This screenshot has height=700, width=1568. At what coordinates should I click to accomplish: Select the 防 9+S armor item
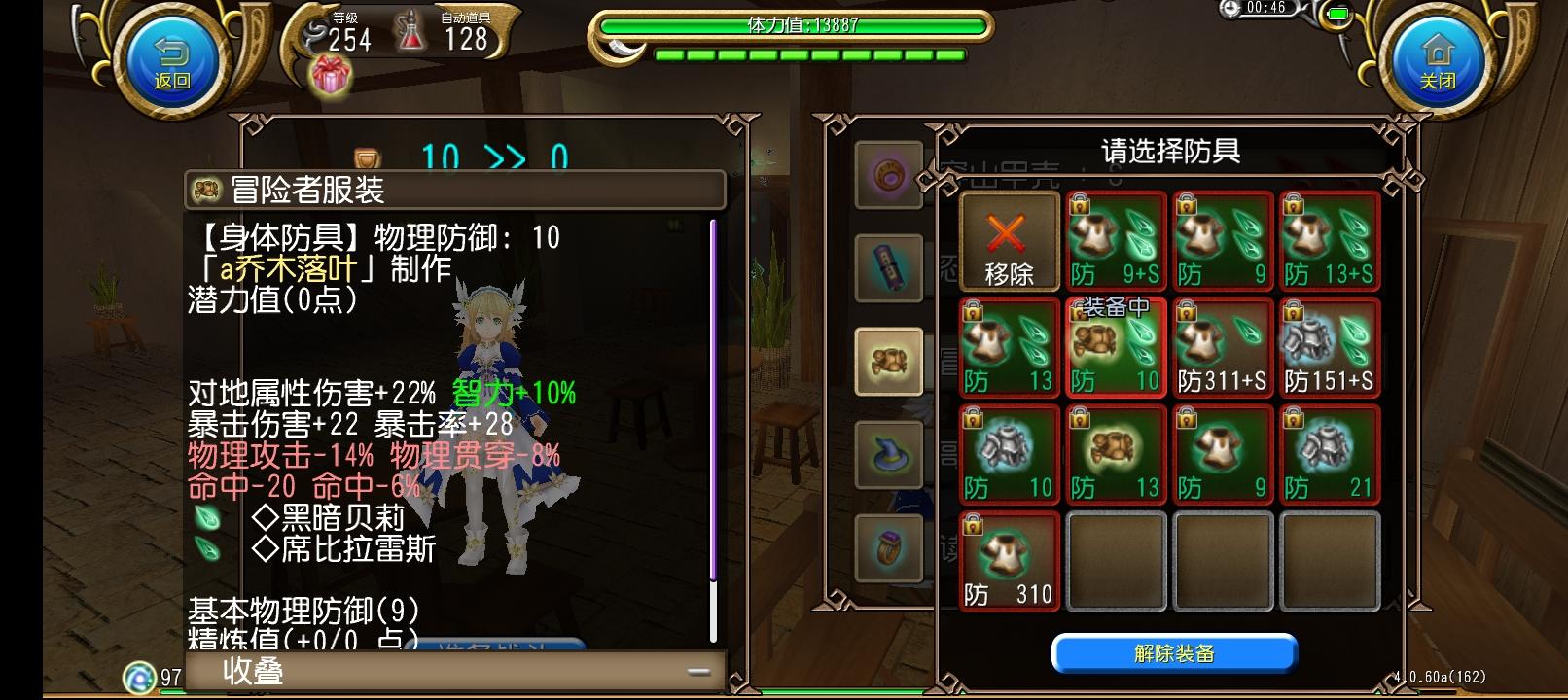[x=1116, y=240]
